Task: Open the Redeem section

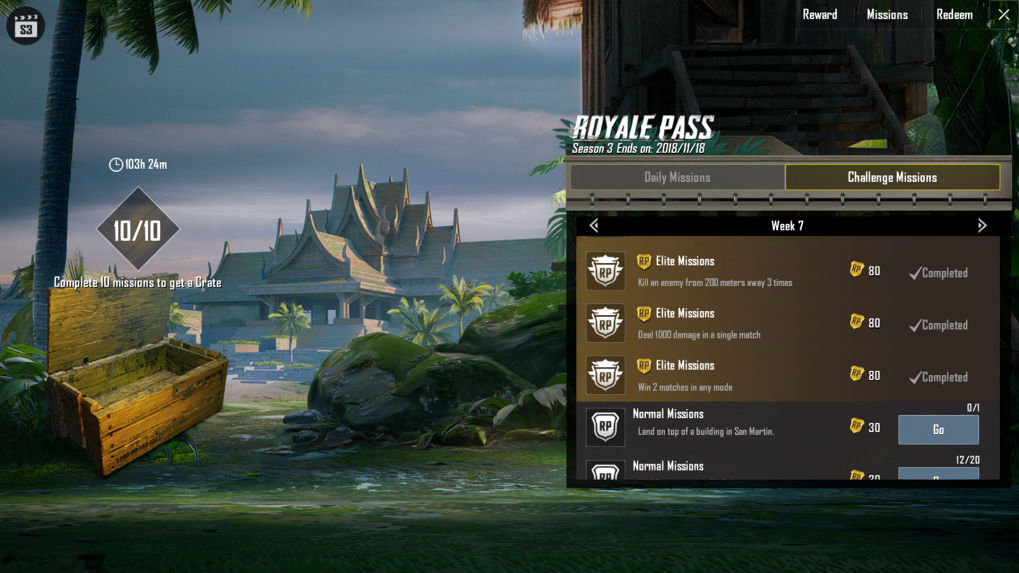Action: pyautogui.click(x=954, y=15)
